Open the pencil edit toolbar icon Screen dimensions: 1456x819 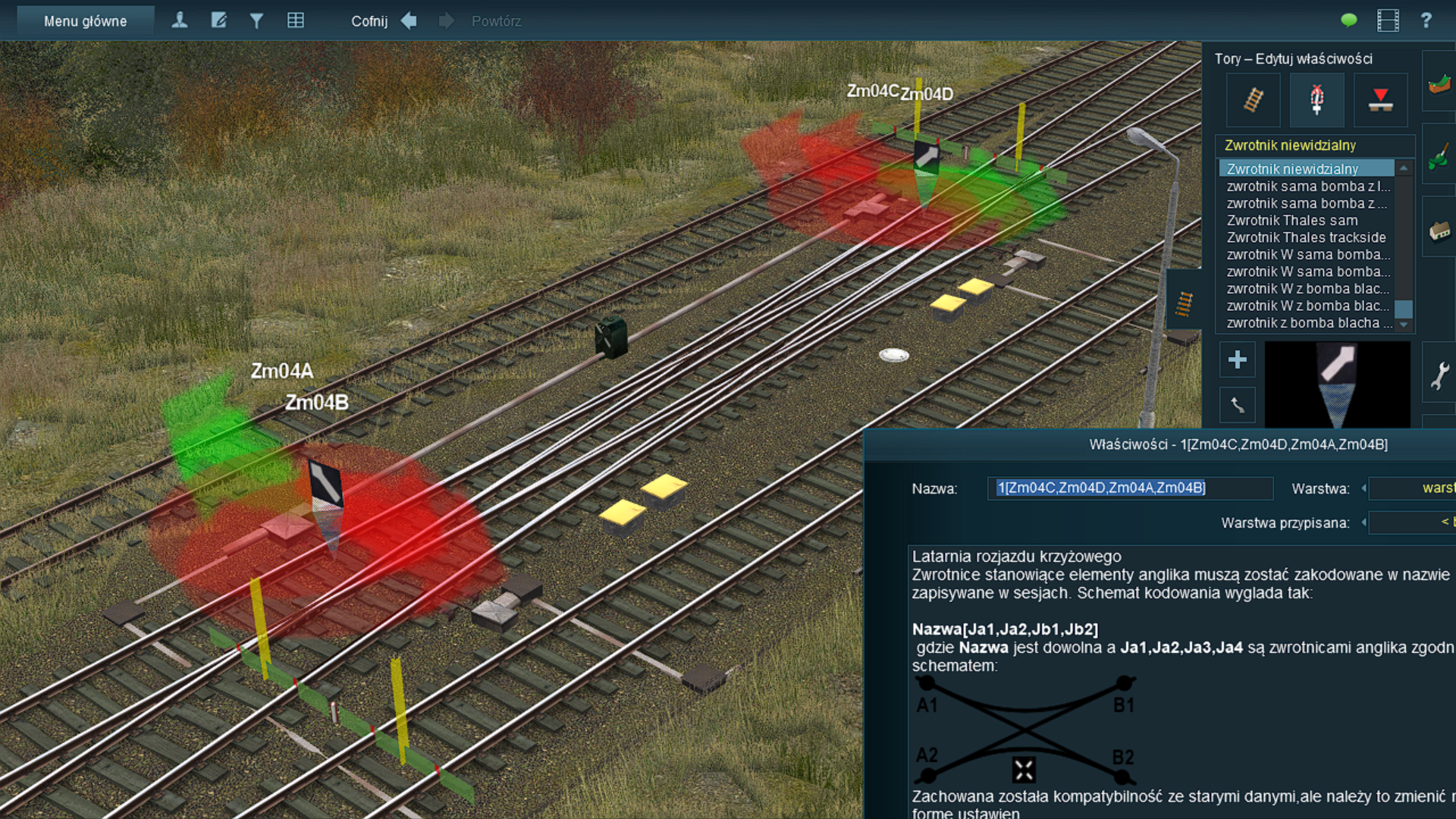click(x=218, y=20)
